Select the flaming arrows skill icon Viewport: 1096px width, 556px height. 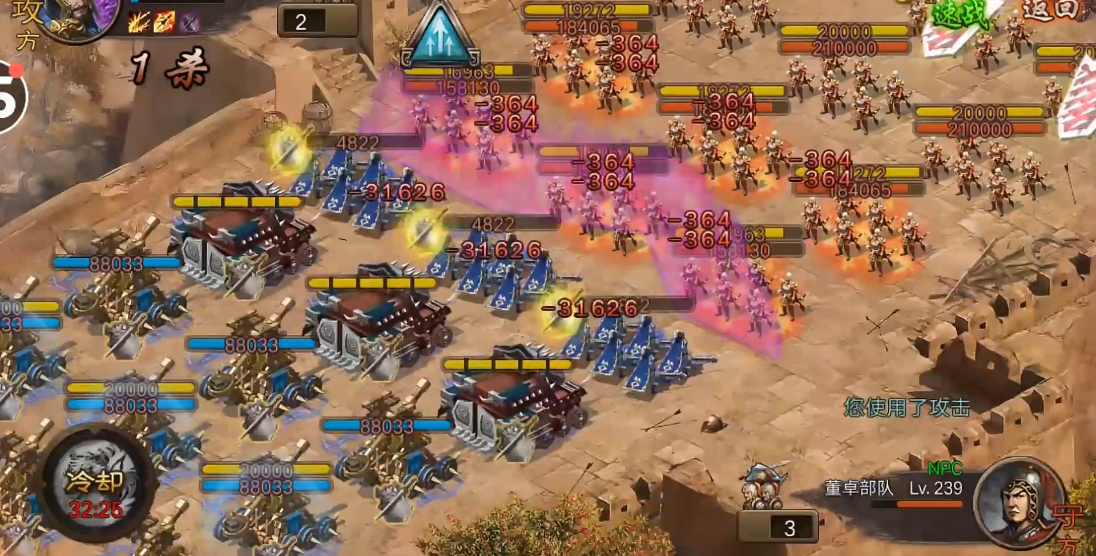tap(140, 21)
